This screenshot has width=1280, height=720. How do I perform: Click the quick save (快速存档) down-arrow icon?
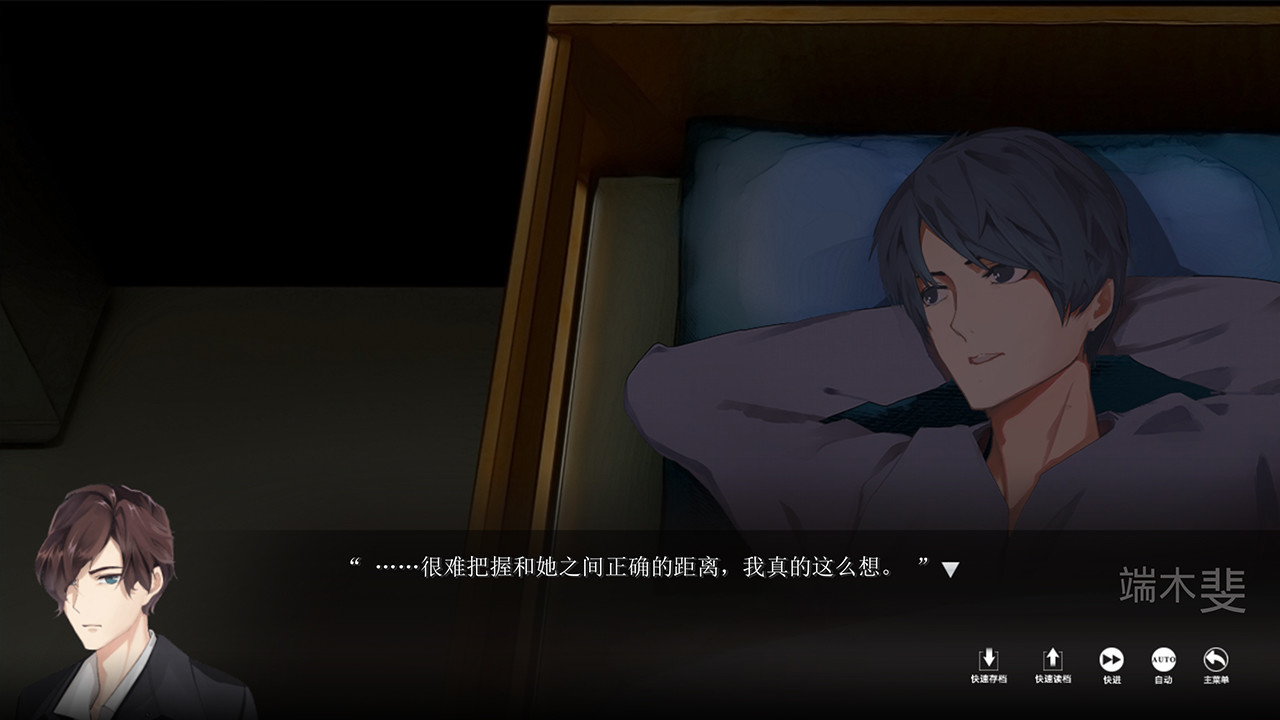(x=989, y=659)
